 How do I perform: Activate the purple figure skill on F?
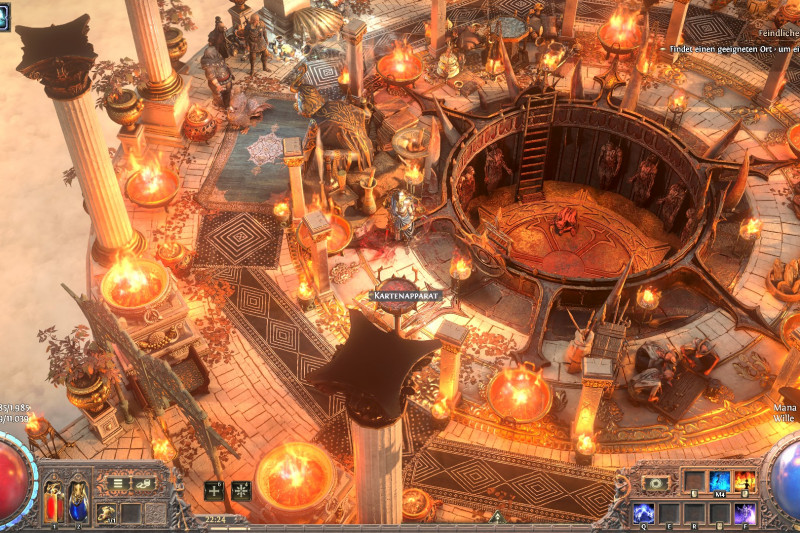[x=745, y=513]
